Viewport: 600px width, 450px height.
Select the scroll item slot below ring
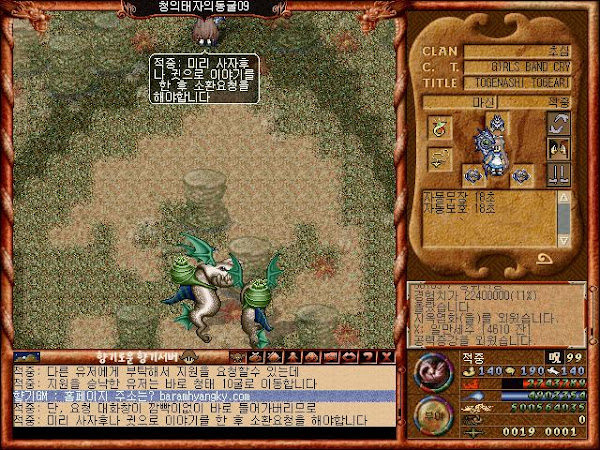(438, 158)
